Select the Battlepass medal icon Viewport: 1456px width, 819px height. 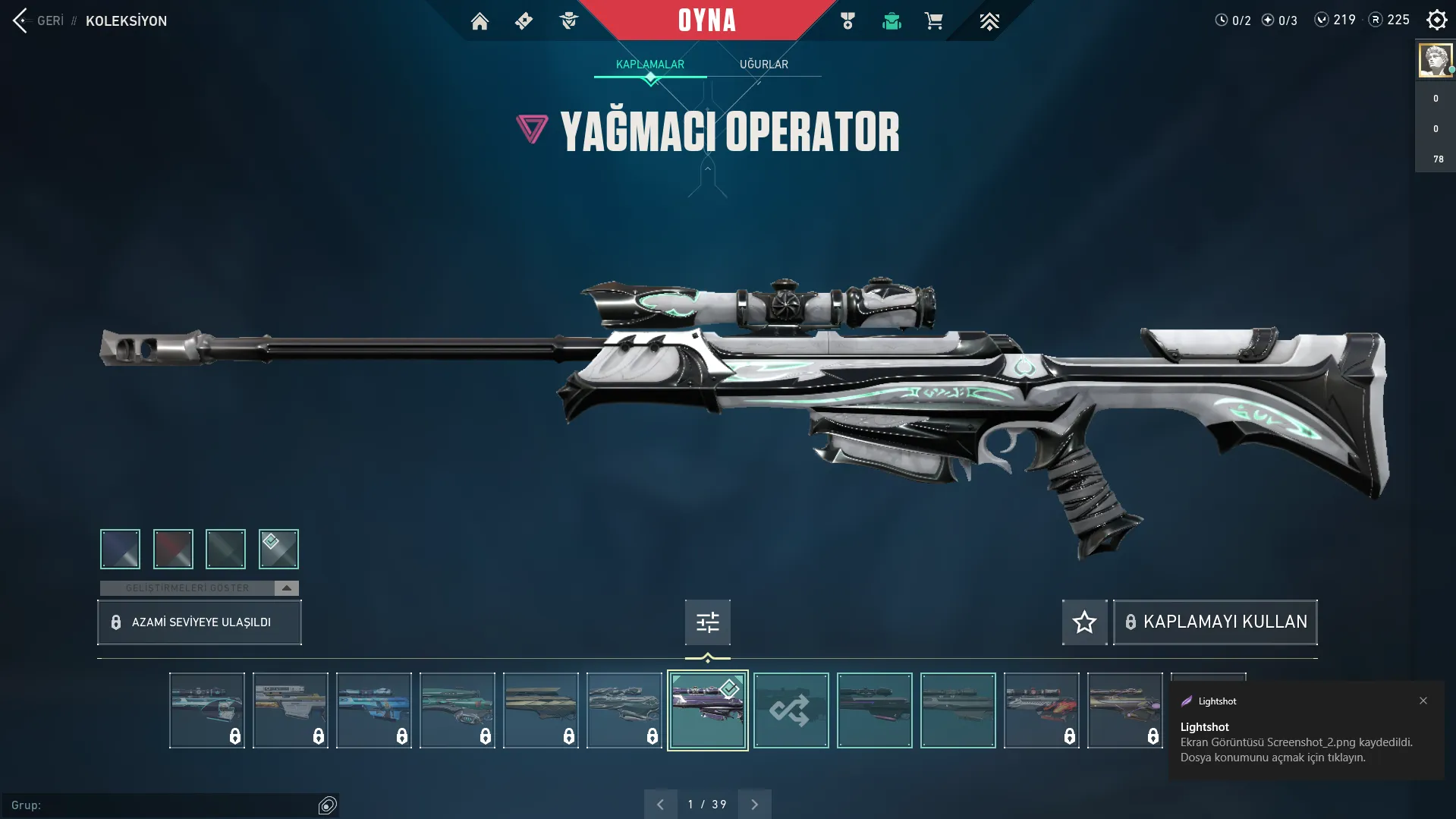tap(847, 21)
